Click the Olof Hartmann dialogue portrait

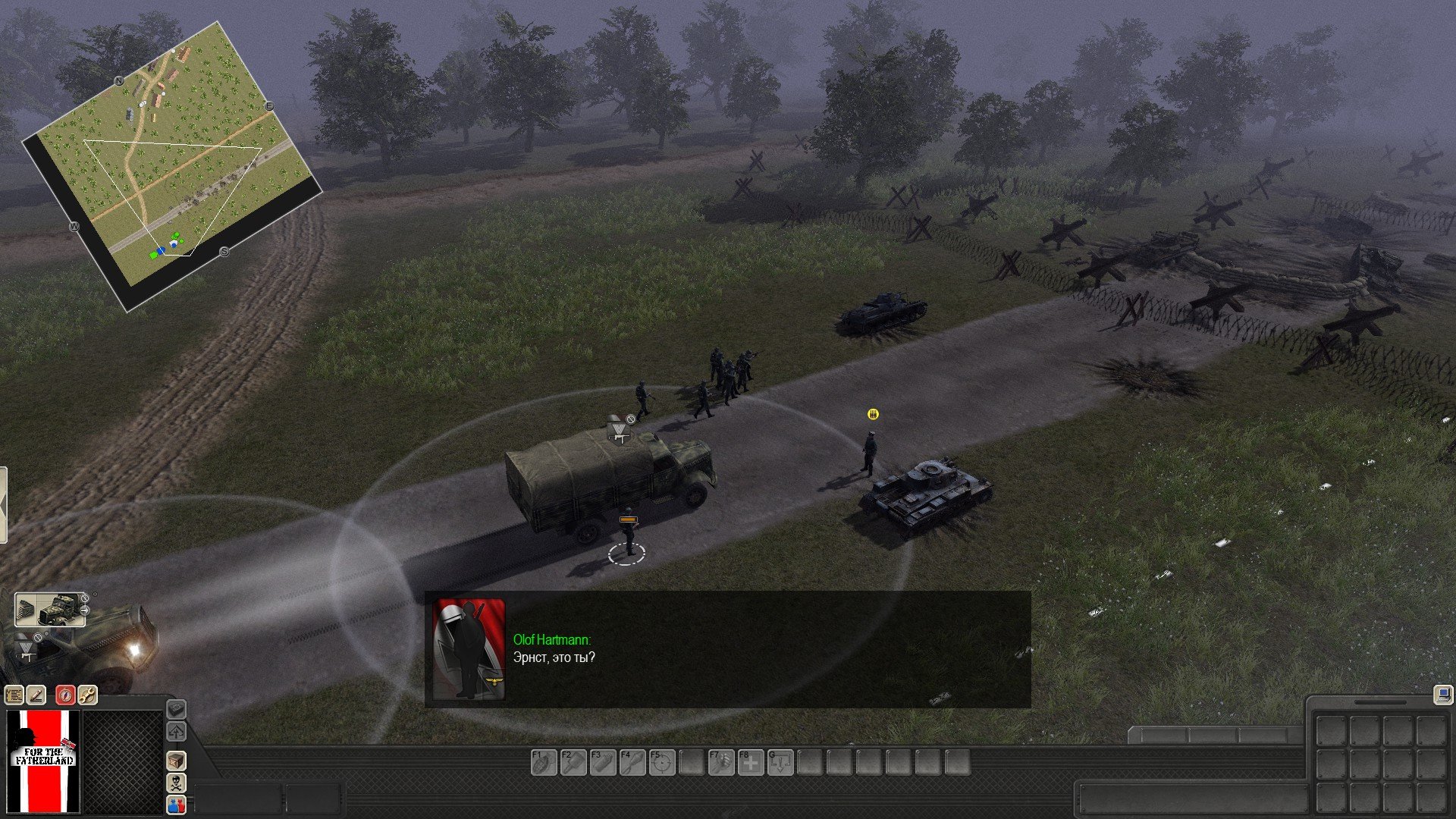(x=469, y=649)
